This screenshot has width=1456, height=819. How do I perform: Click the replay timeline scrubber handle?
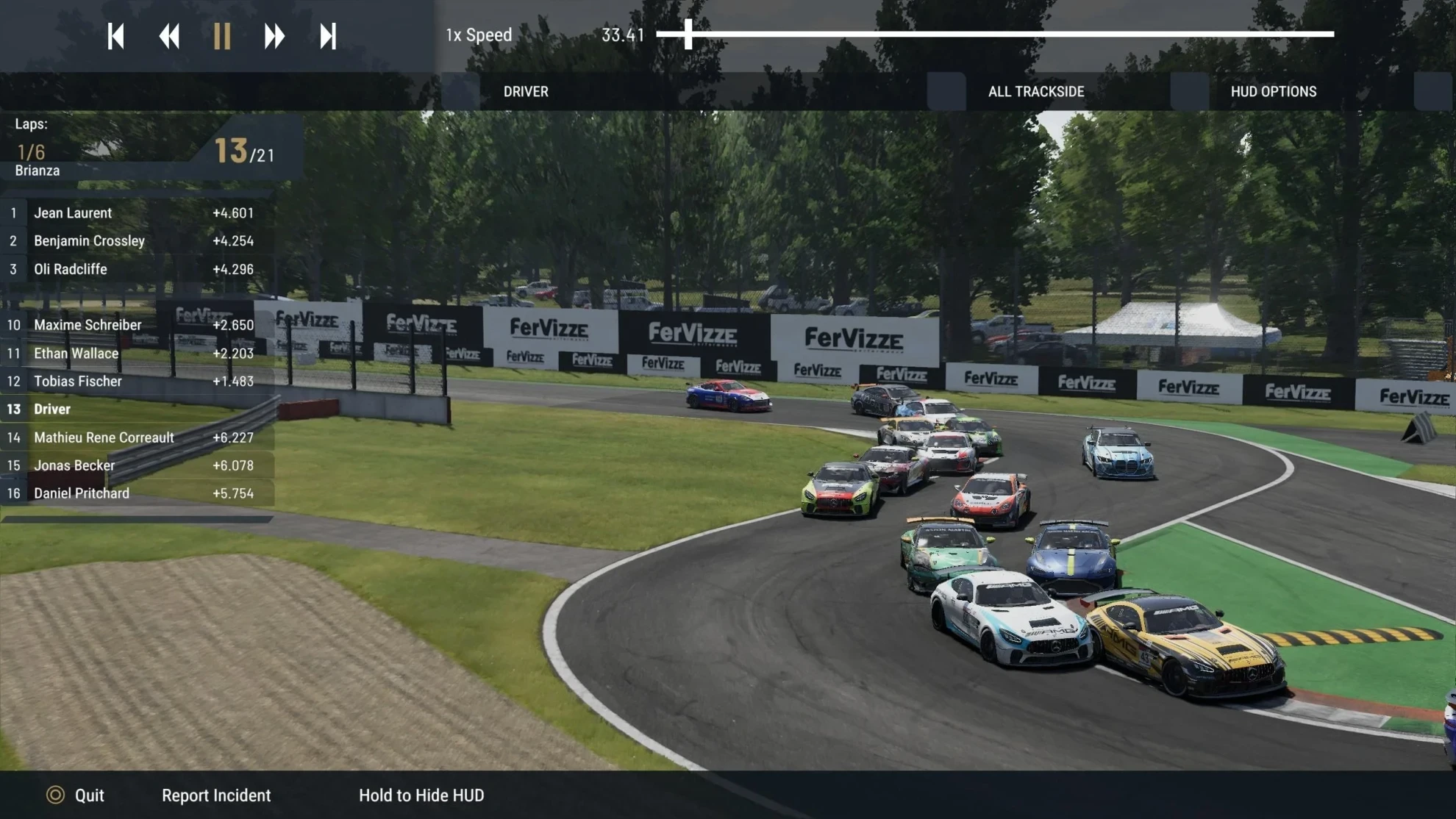(x=688, y=34)
